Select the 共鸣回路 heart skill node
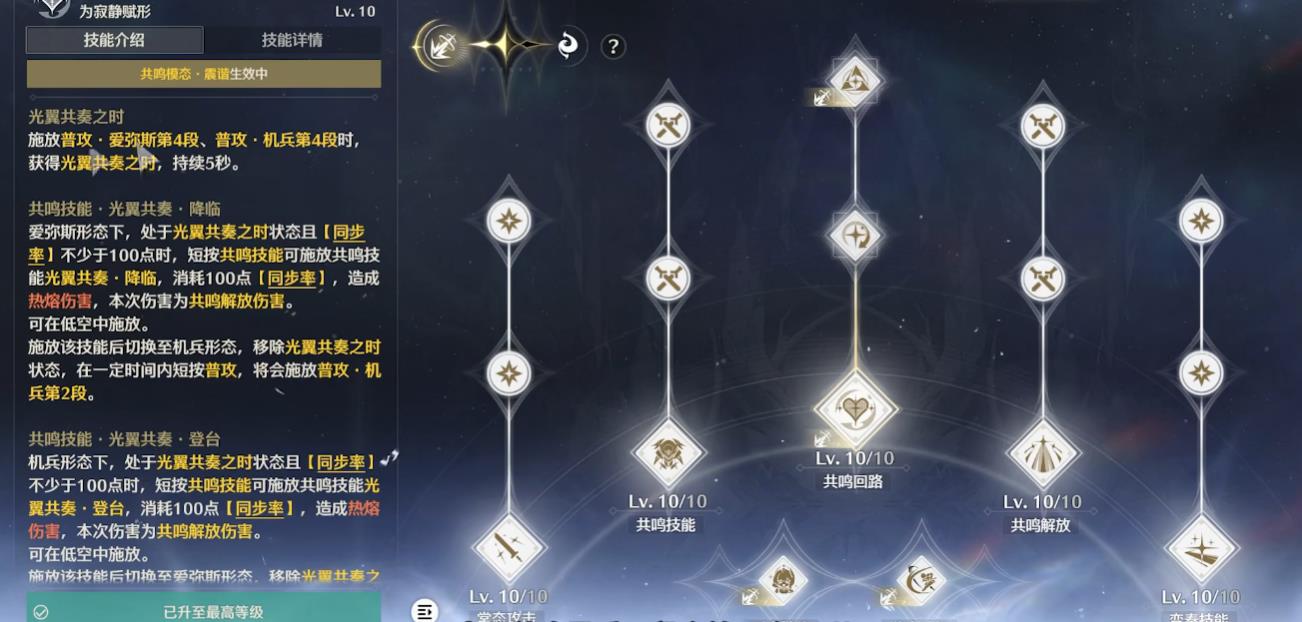 click(x=855, y=409)
